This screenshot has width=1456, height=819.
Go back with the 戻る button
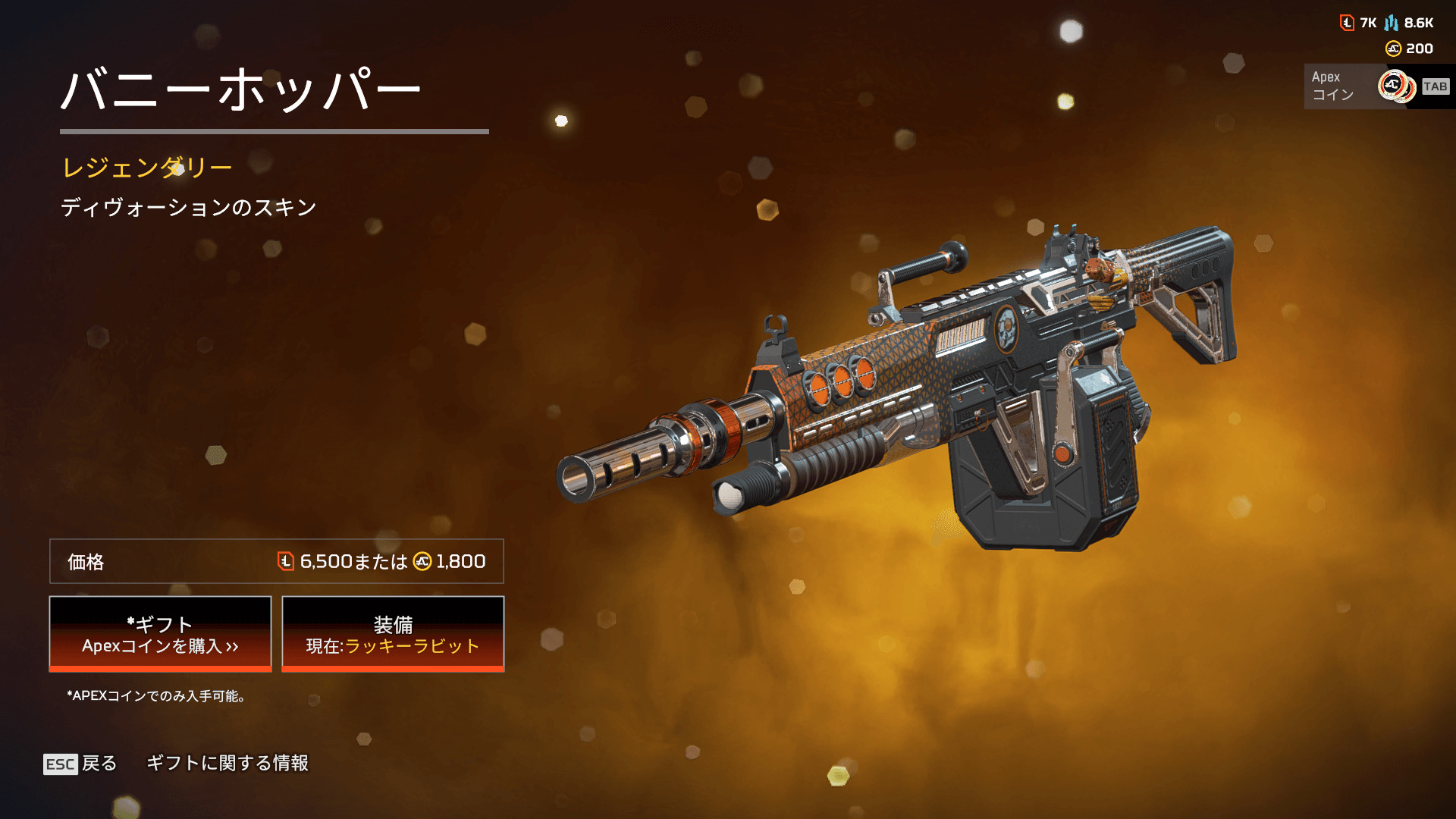click(80, 763)
